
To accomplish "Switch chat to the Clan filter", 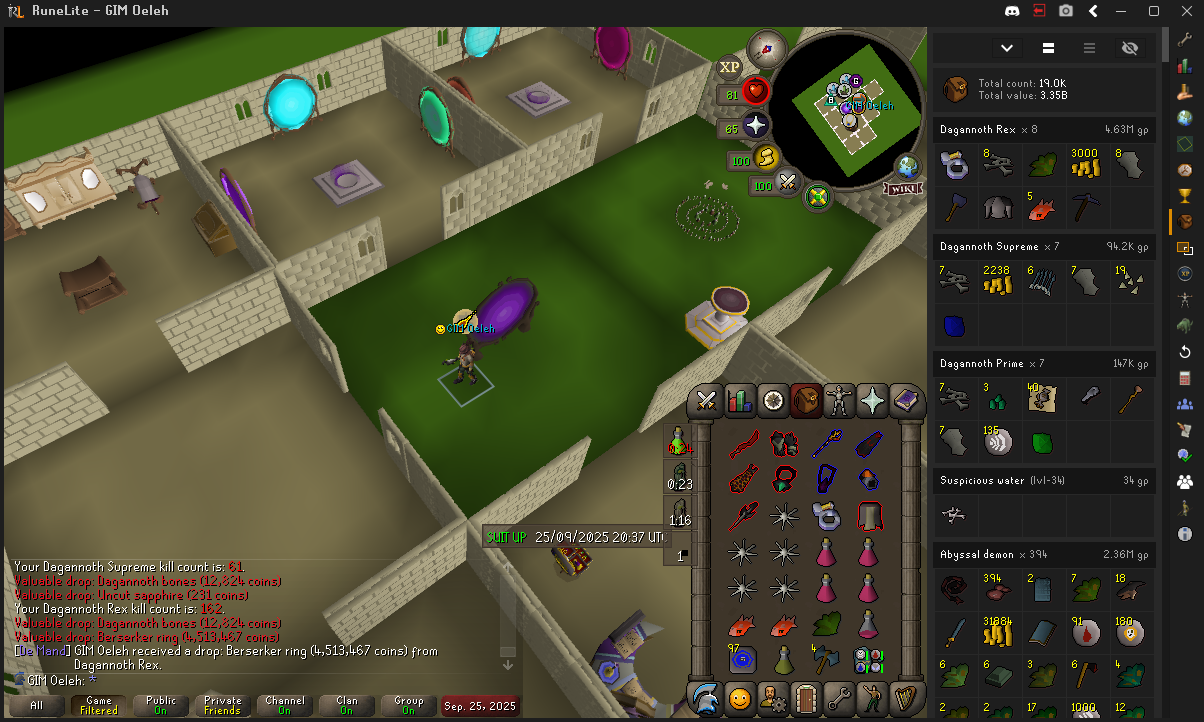I will [346, 705].
